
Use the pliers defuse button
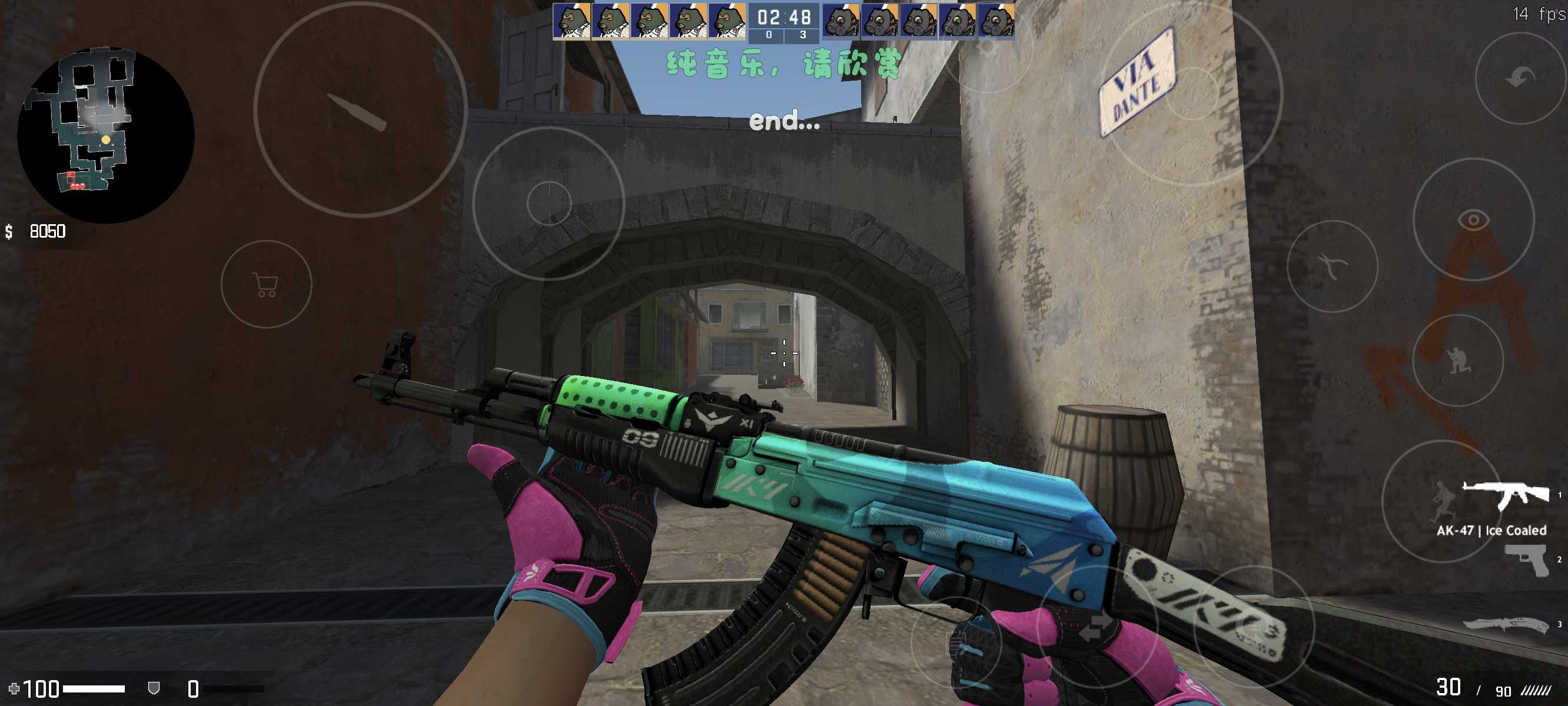click(x=1333, y=267)
